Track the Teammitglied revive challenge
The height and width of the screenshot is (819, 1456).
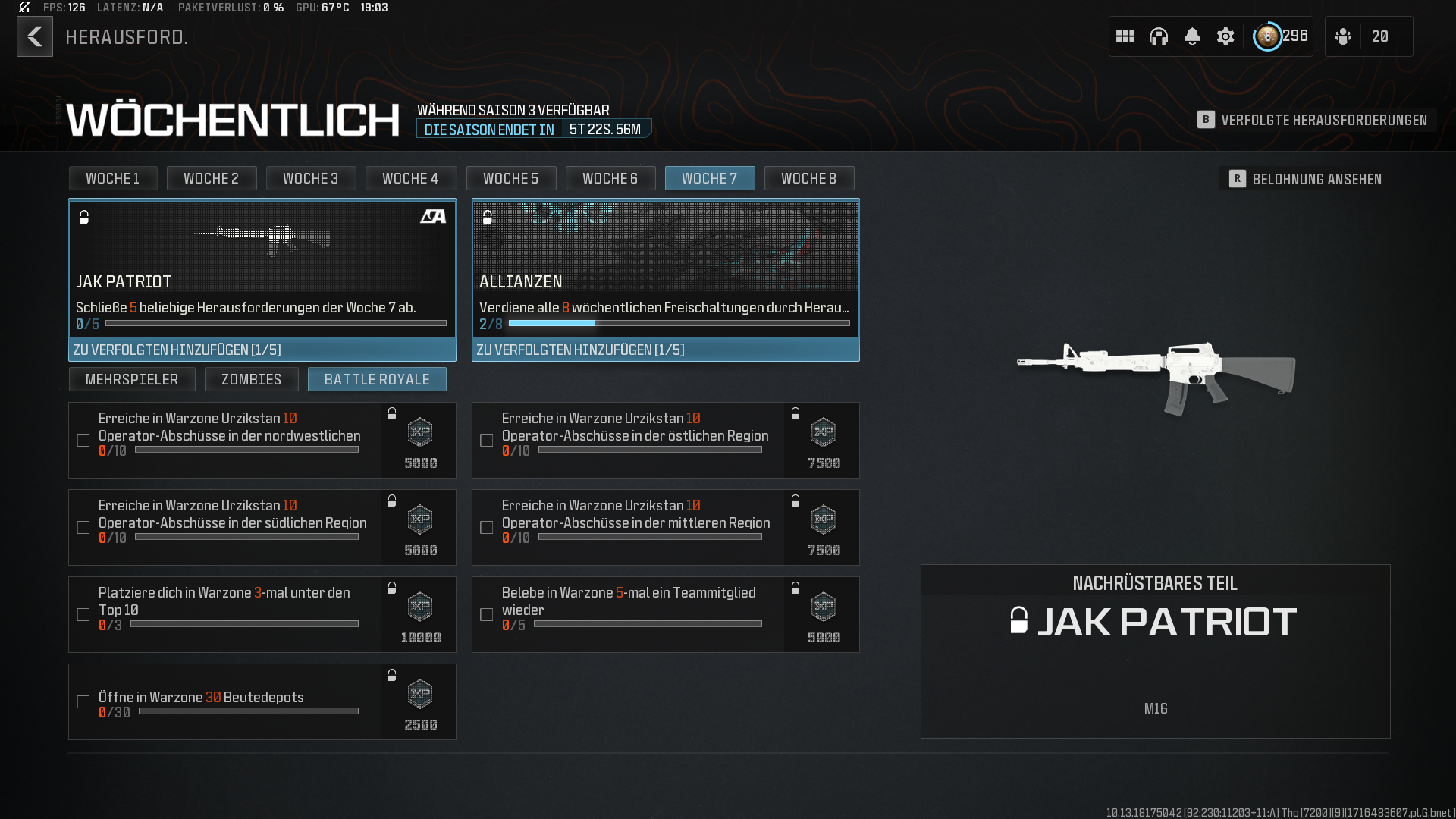coord(487,615)
